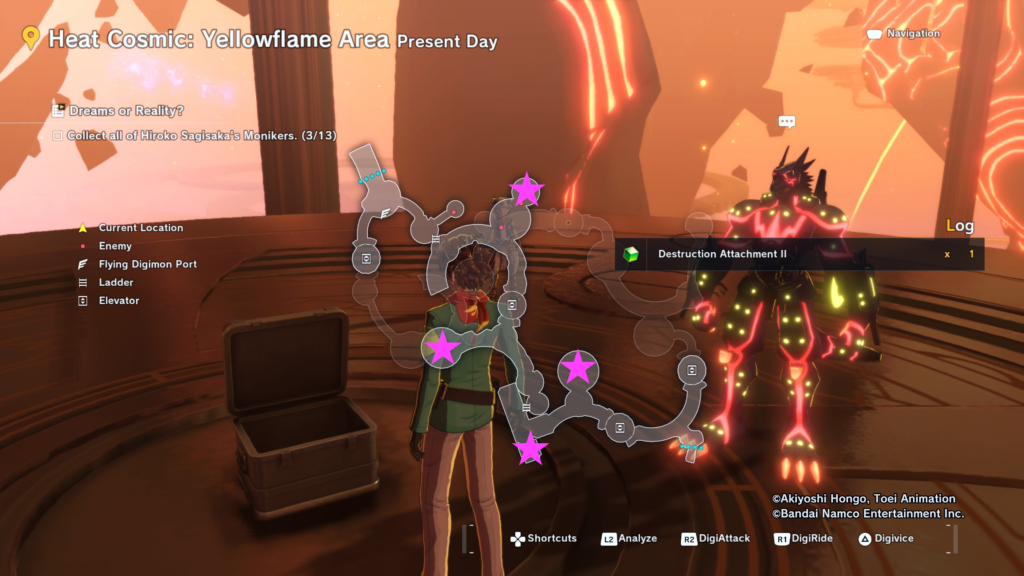This screenshot has height=576, width=1024.
Task: Select the Current Location legend entry
Action: (140, 228)
